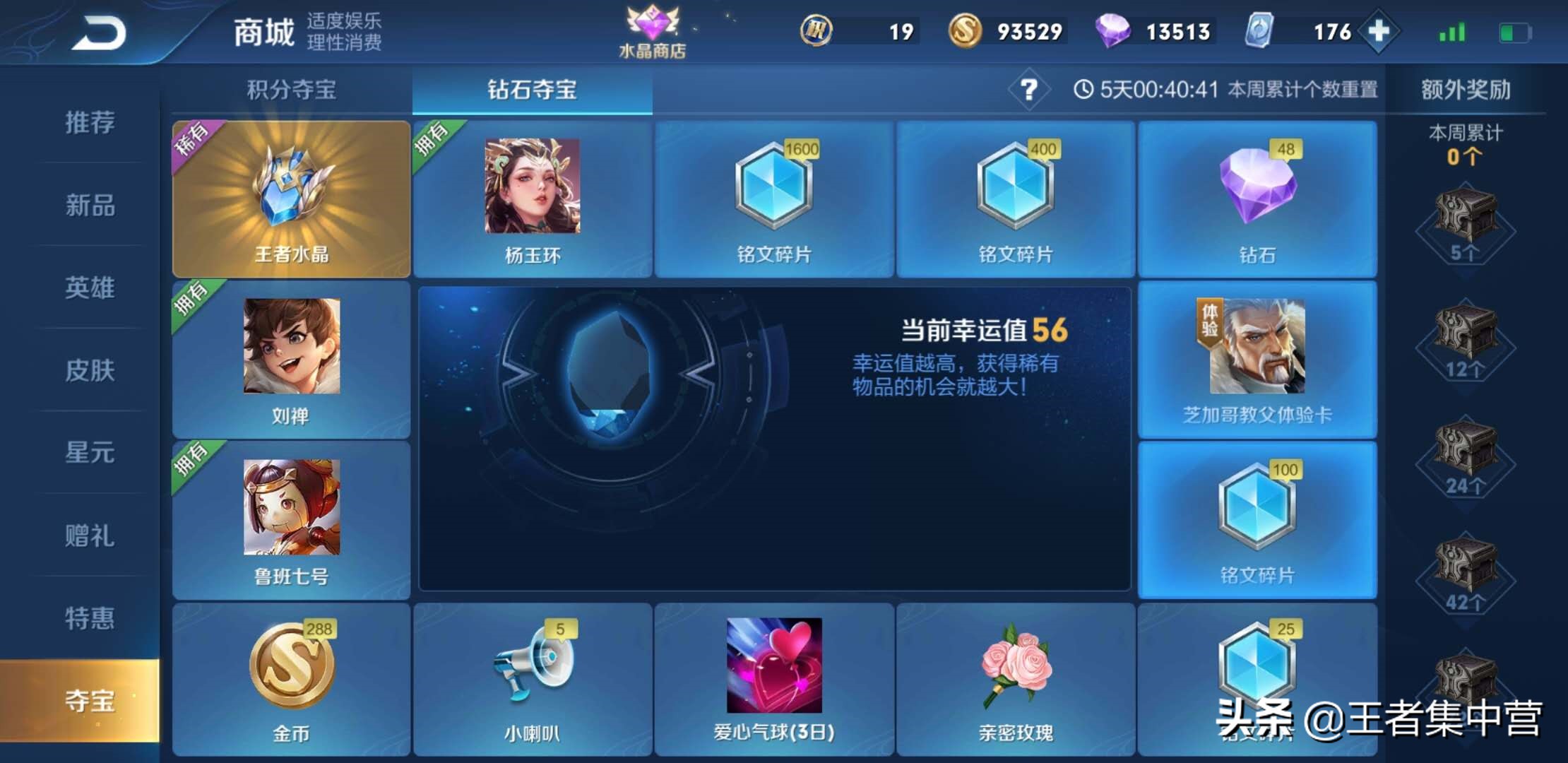The image size is (1568, 763).
Task: Switch to the 积分夺宝 tab
Action: (291, 90)
